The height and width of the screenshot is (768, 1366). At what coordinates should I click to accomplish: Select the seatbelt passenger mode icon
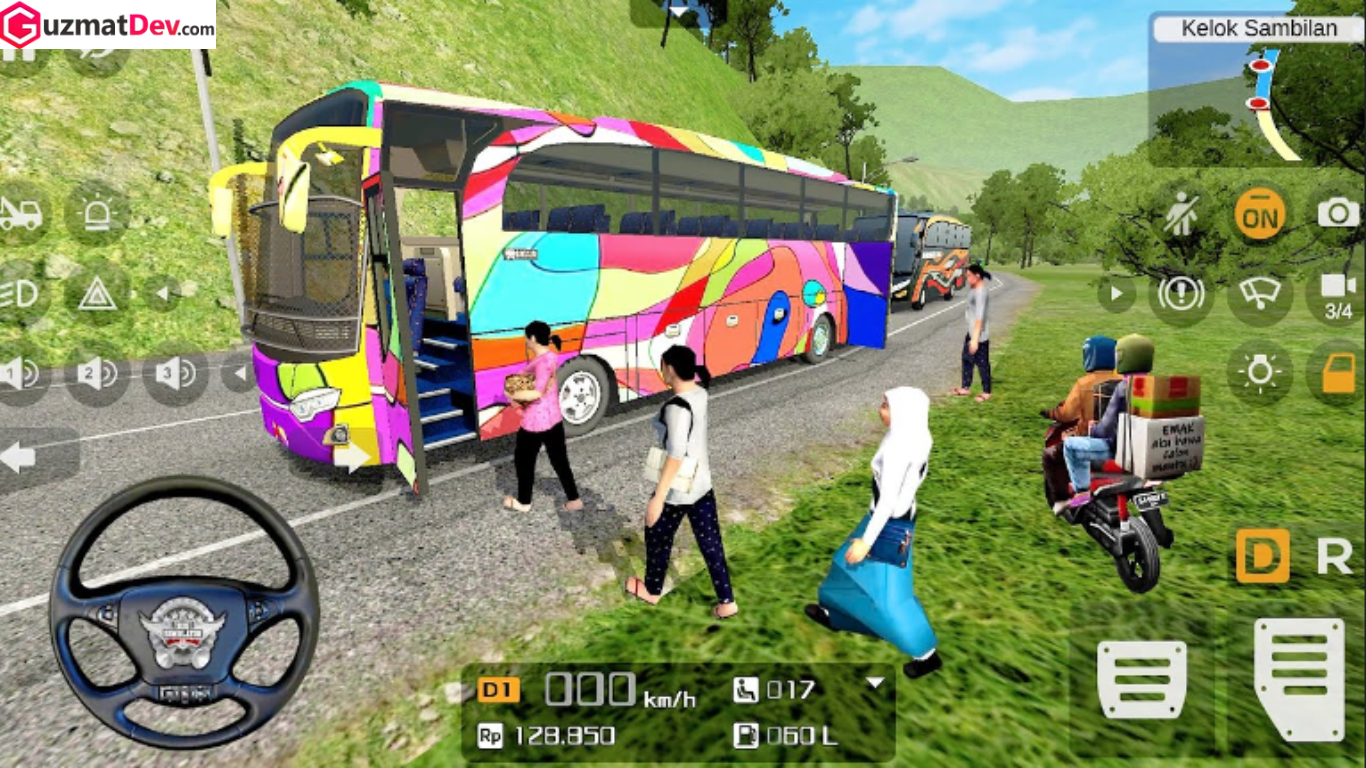[x=1181, y=215]
